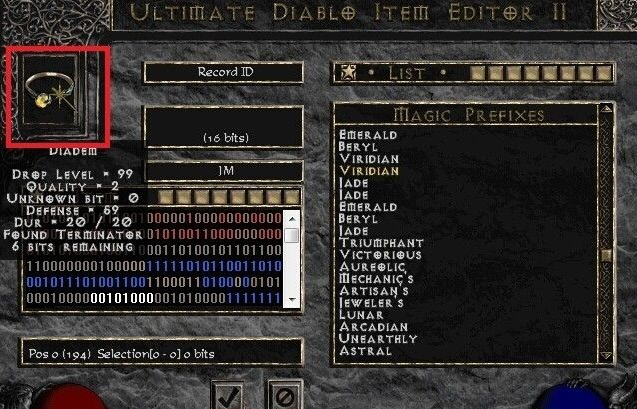
Task: Pick the Mechanic's prefix
Action: pos(377,279)
